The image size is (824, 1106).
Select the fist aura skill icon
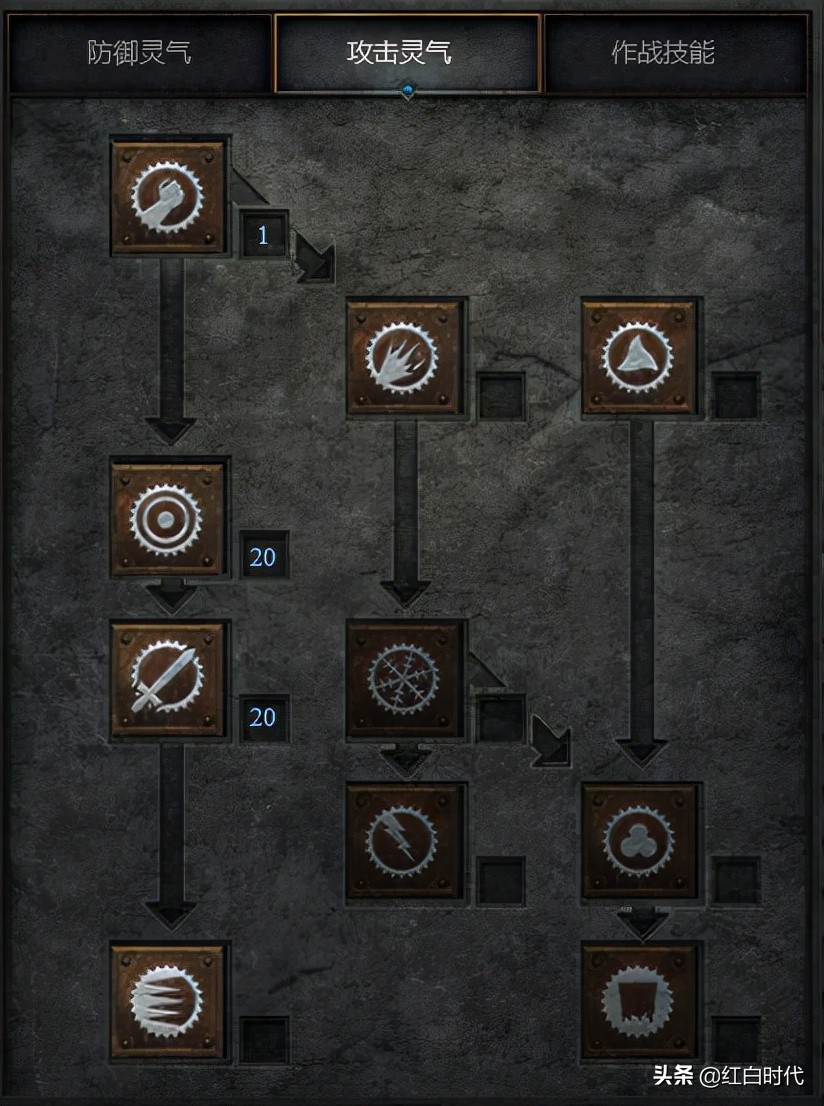point(168,197)
